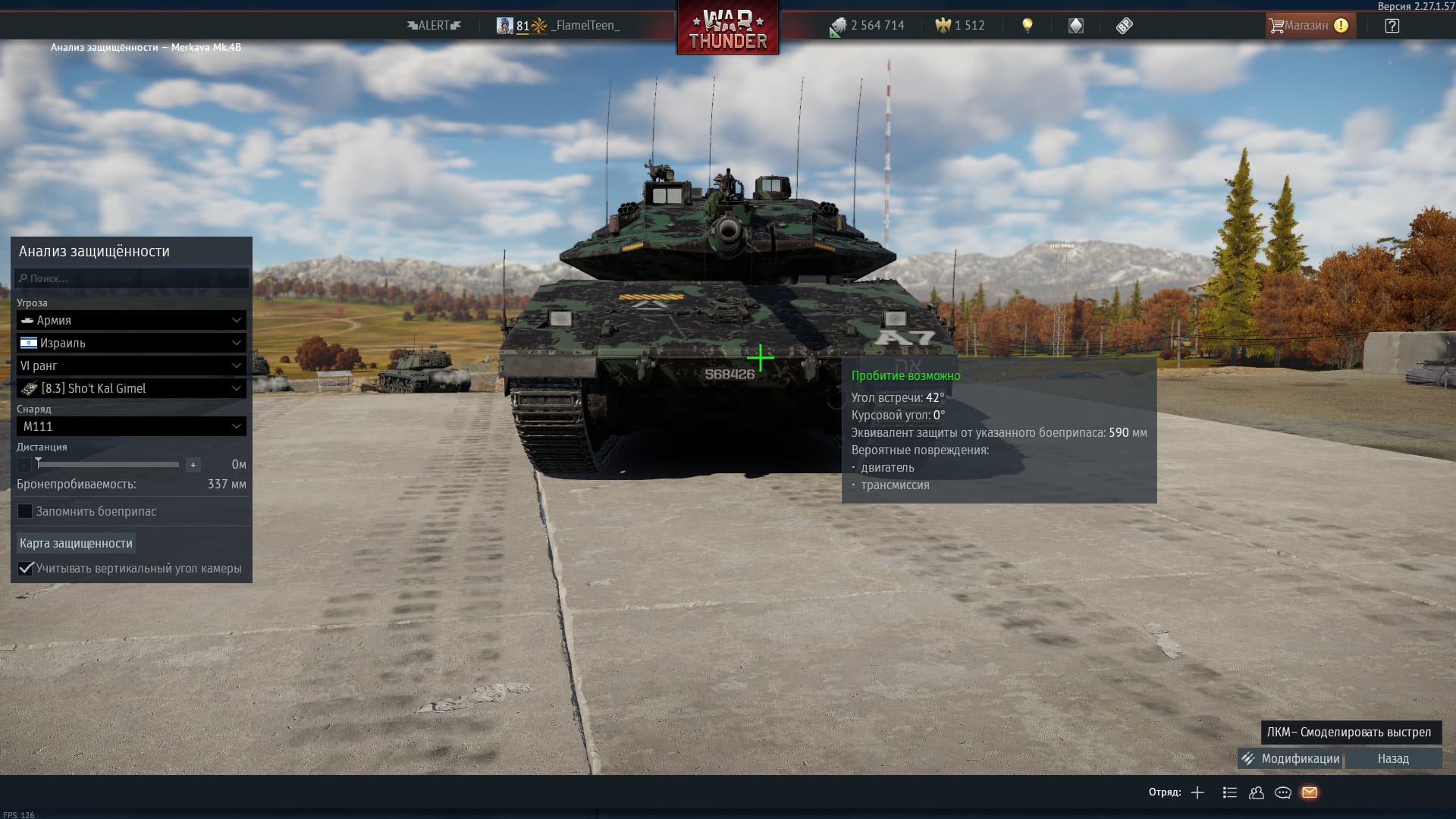Screen dimensions: 1456x819
Task: Open the mail envelope icon
Action: tap(1310, 792)
